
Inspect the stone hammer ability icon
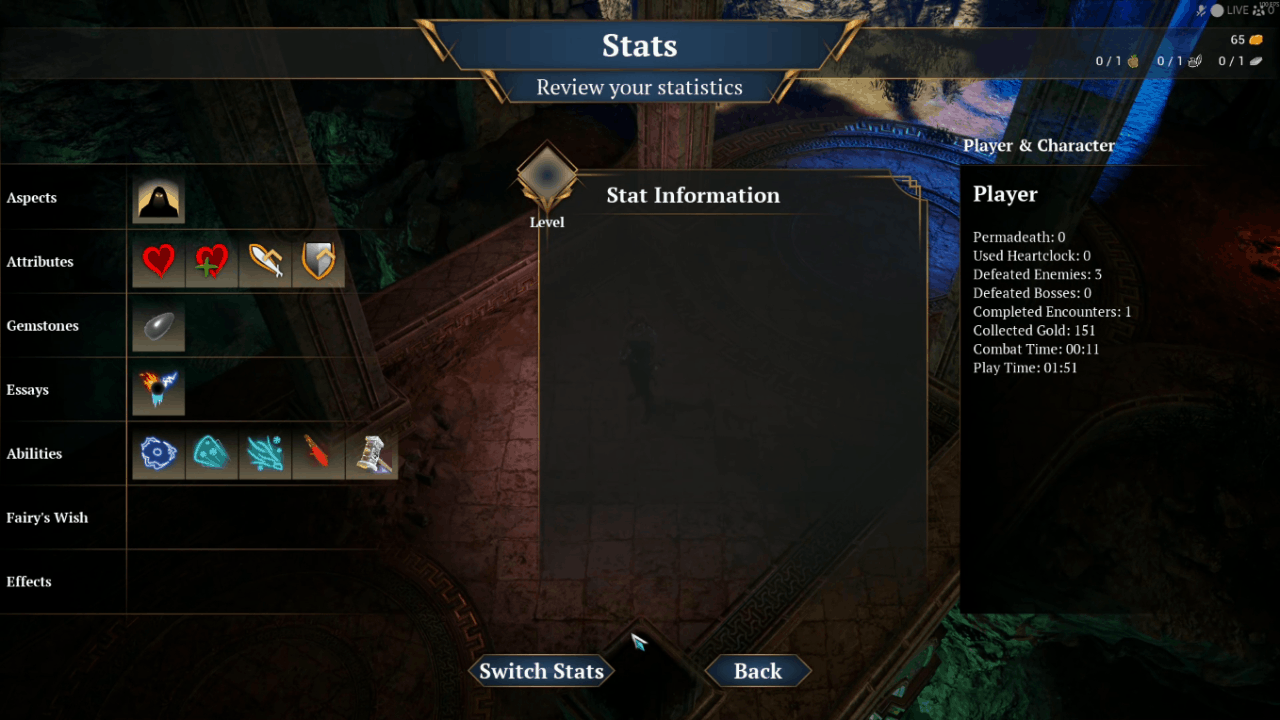point(371,454)
